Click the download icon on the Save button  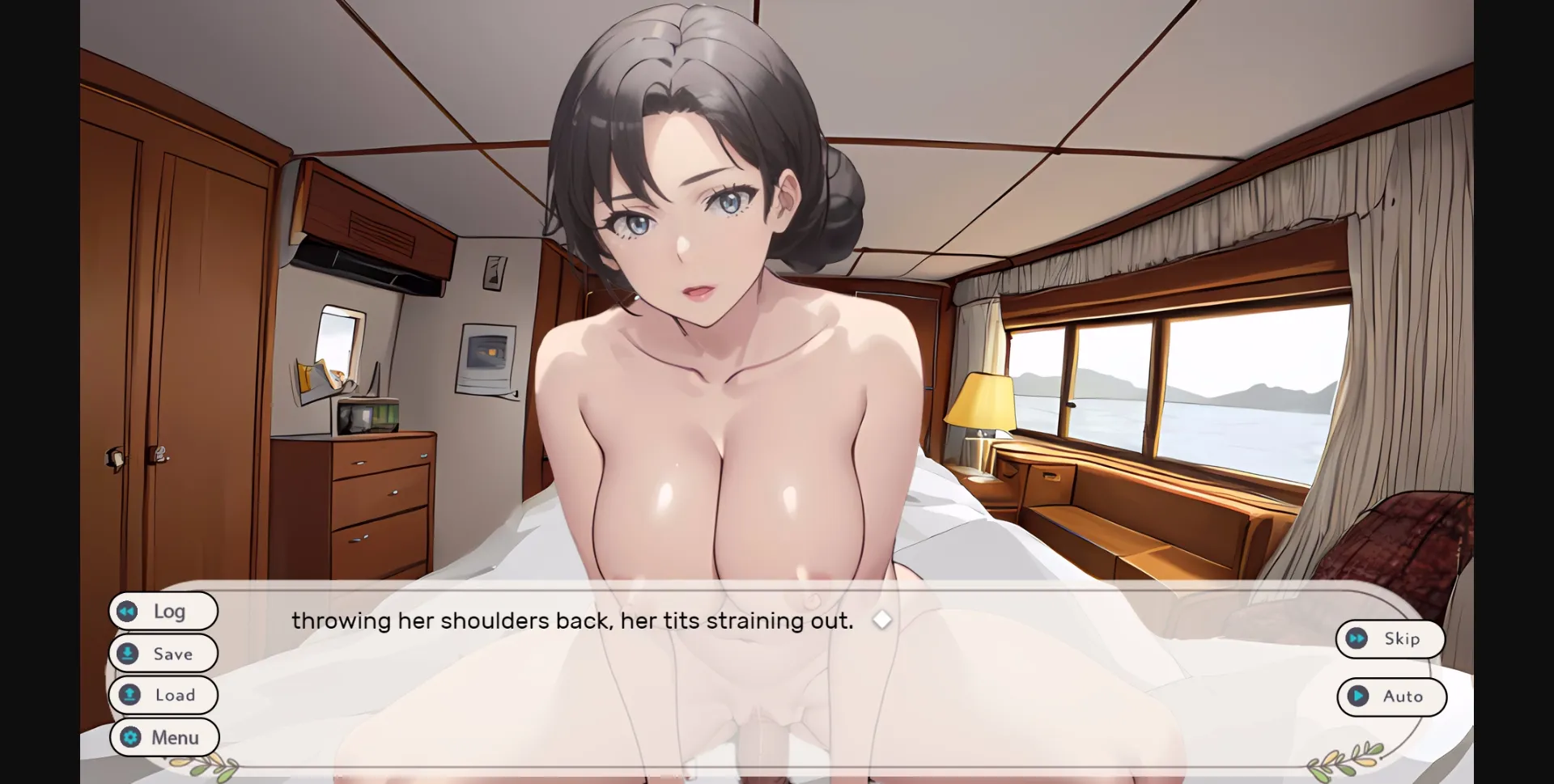click(128, 653)
